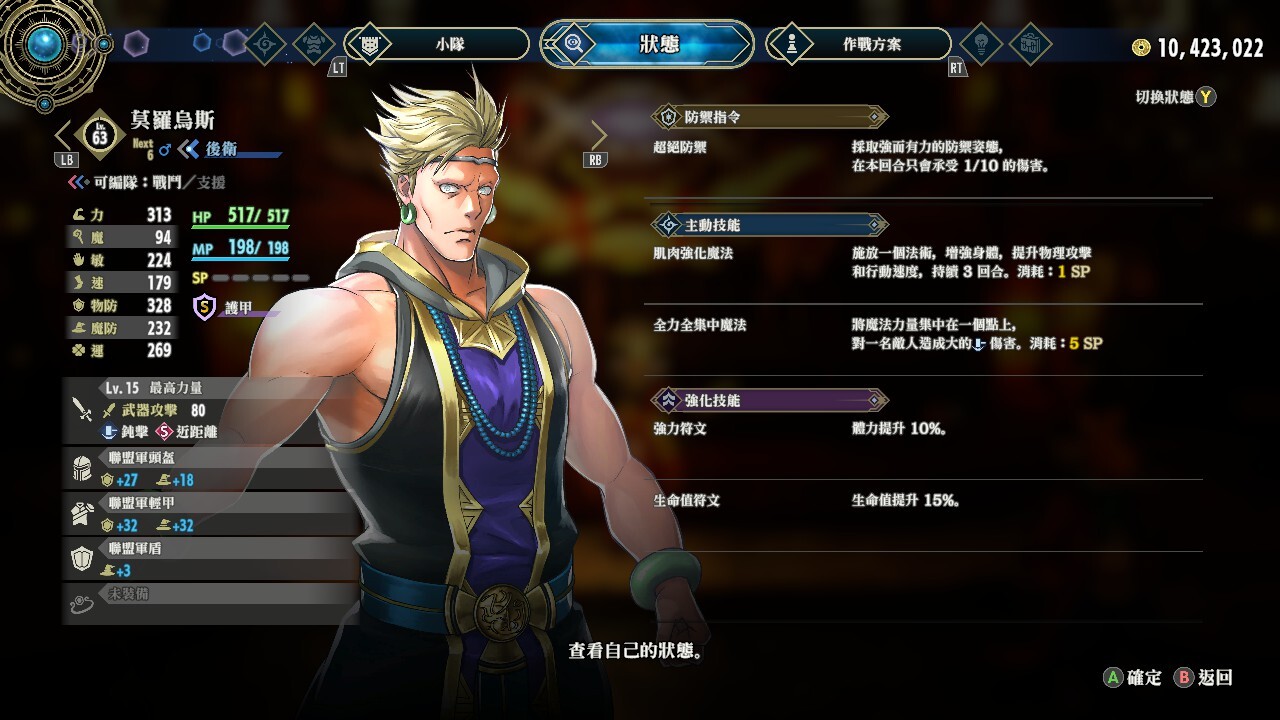
Task: Show the previous character with the left arrow
Action: 63,135
